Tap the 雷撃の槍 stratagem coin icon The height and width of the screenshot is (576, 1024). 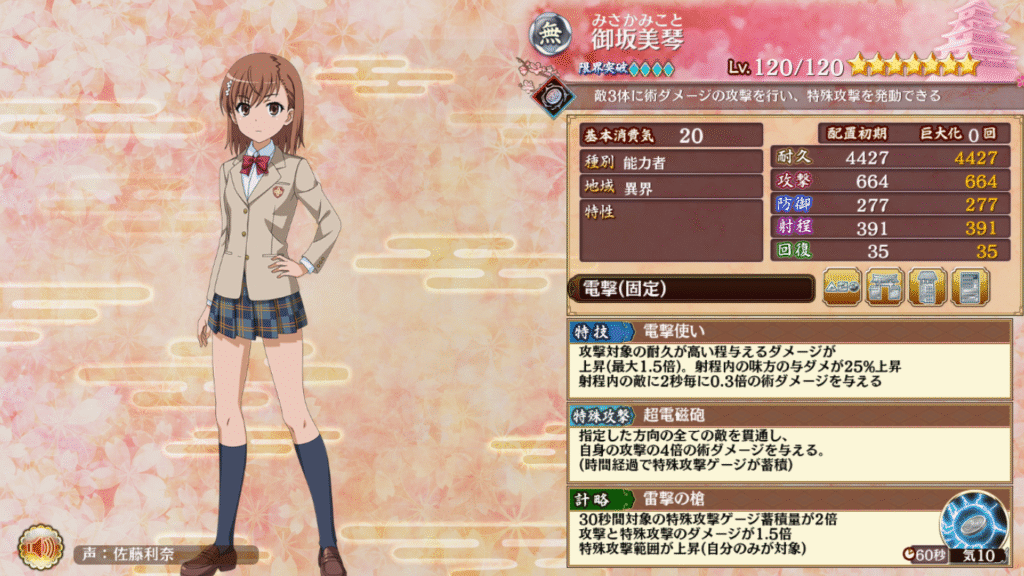pos(971,523)
